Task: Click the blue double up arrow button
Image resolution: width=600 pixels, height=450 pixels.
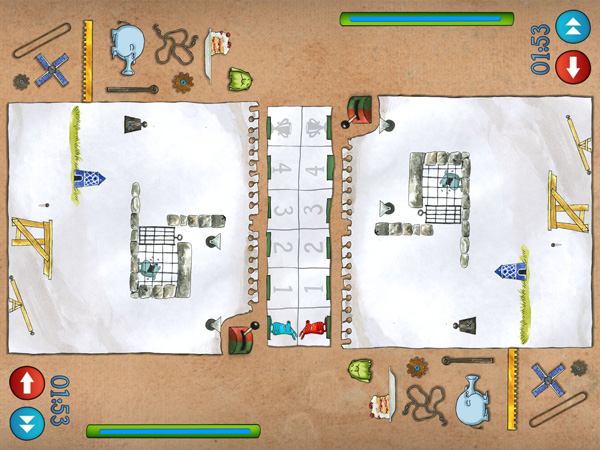Action: click(573, 25)
